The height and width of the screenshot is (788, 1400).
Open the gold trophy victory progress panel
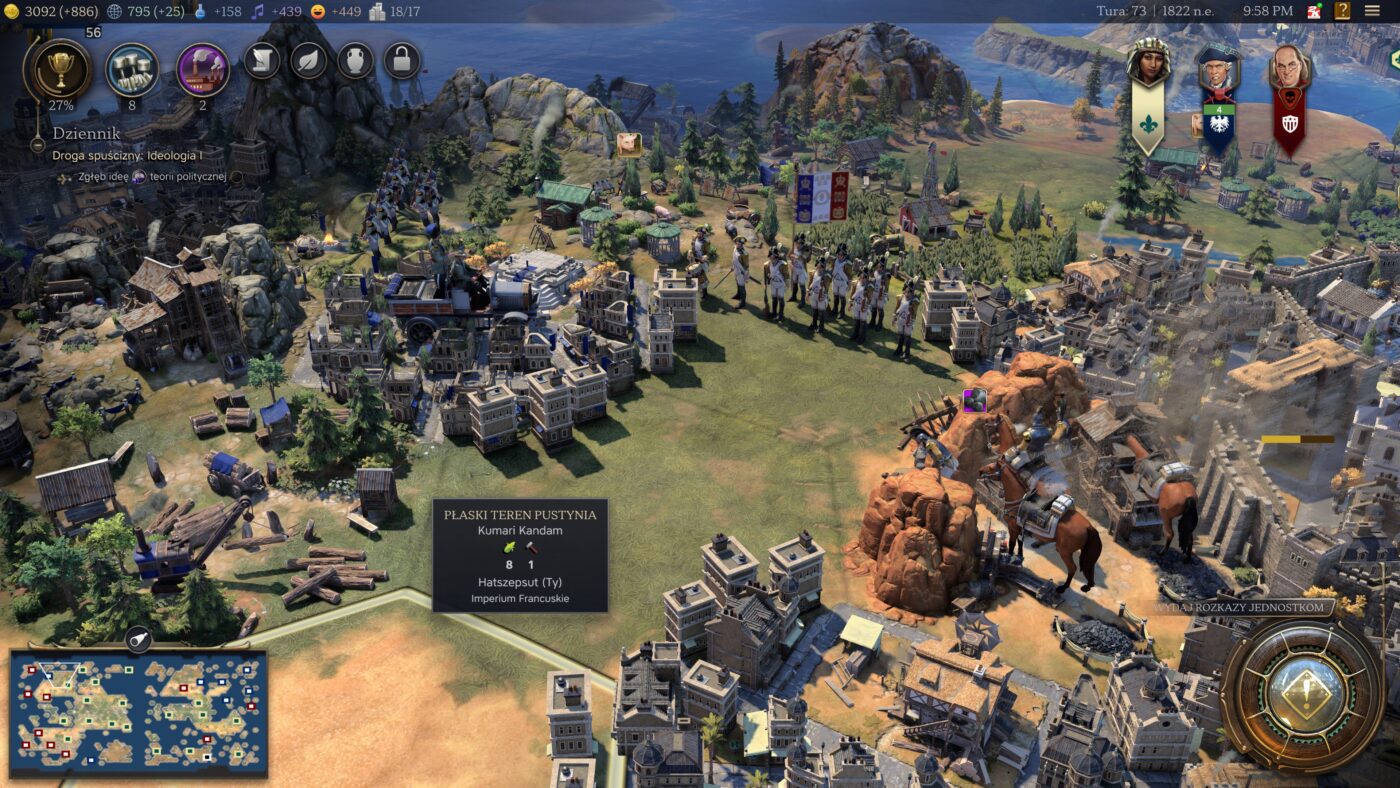(62, 69)
